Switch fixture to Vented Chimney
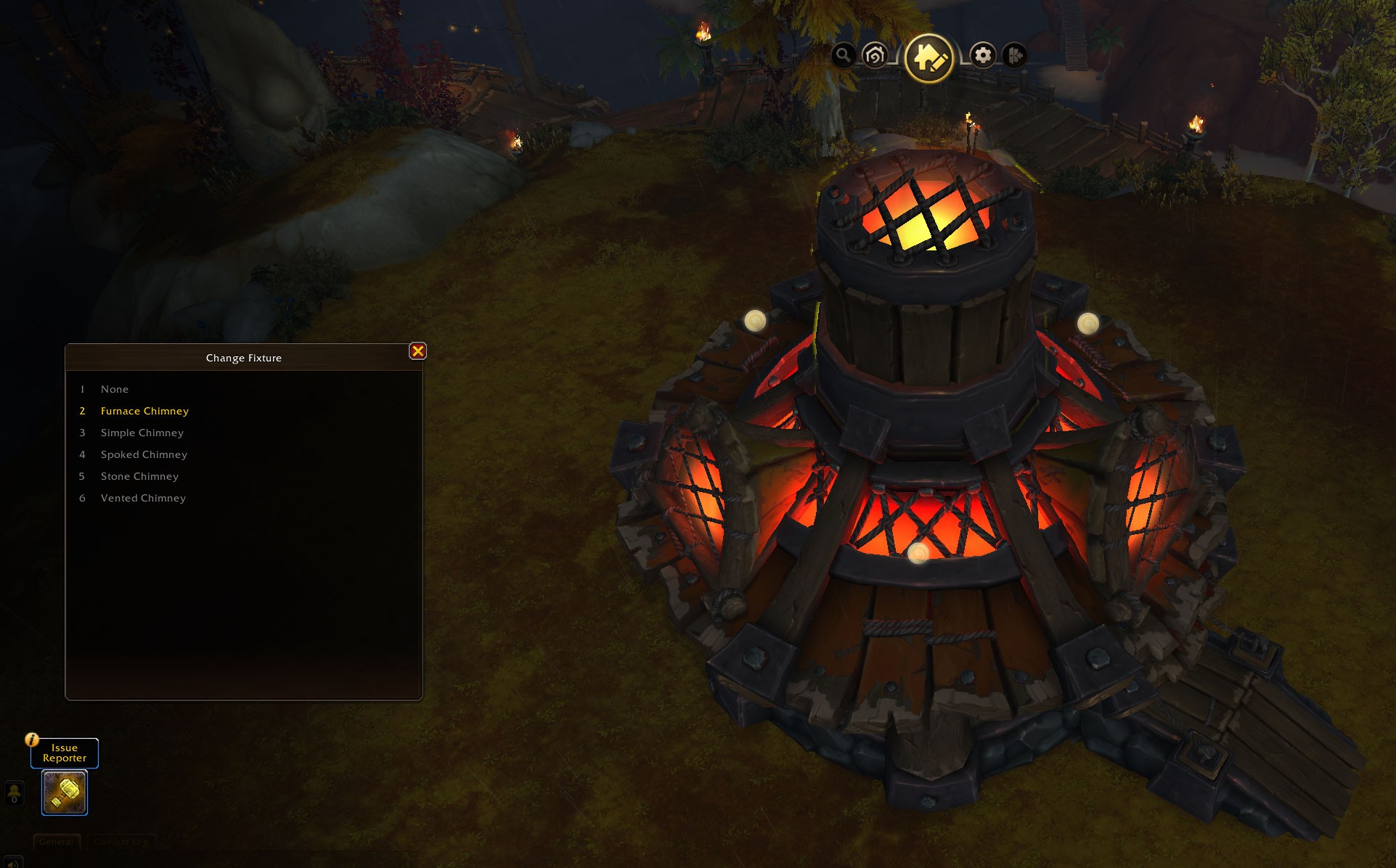 coord(143,499)
